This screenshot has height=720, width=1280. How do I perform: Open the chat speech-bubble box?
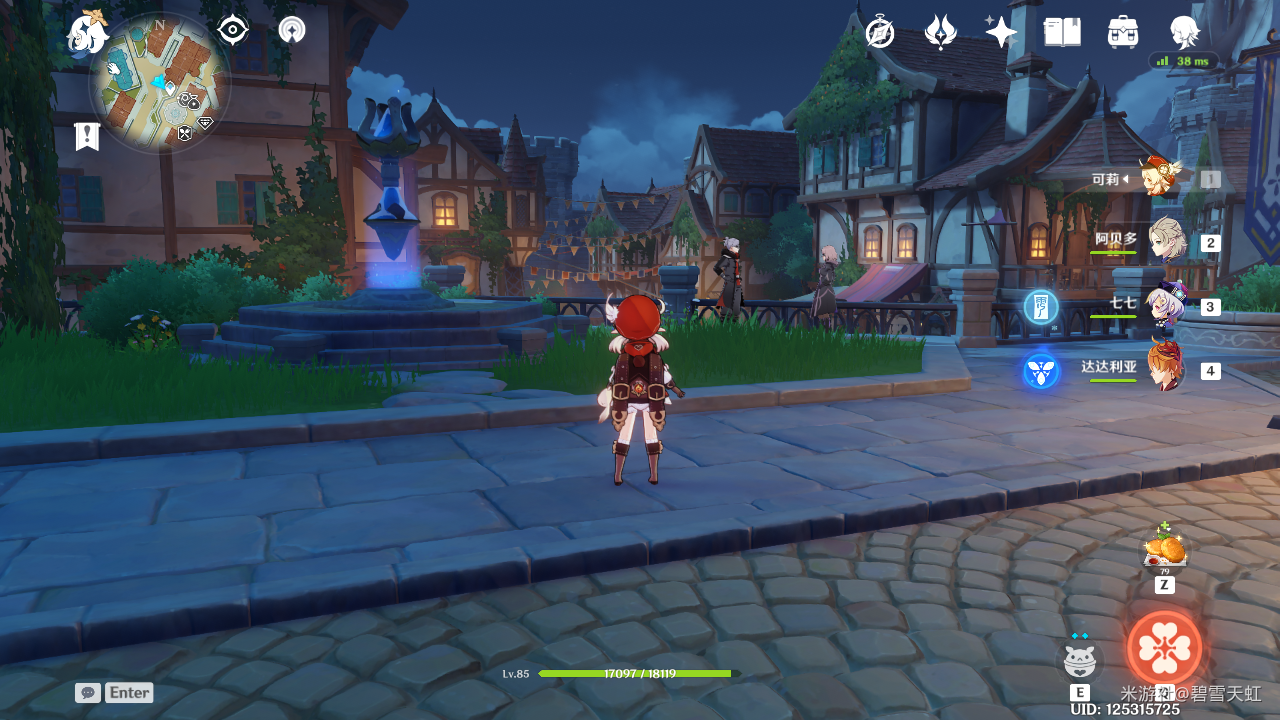[x=88, y=692]
